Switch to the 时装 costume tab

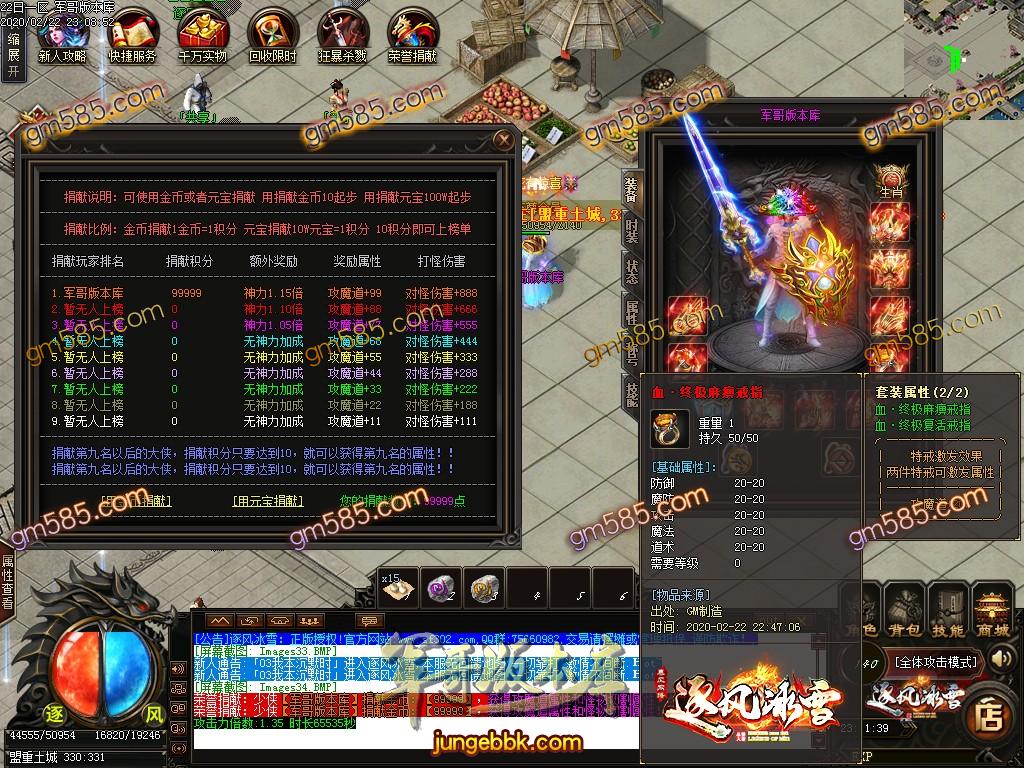coord(631,233)
